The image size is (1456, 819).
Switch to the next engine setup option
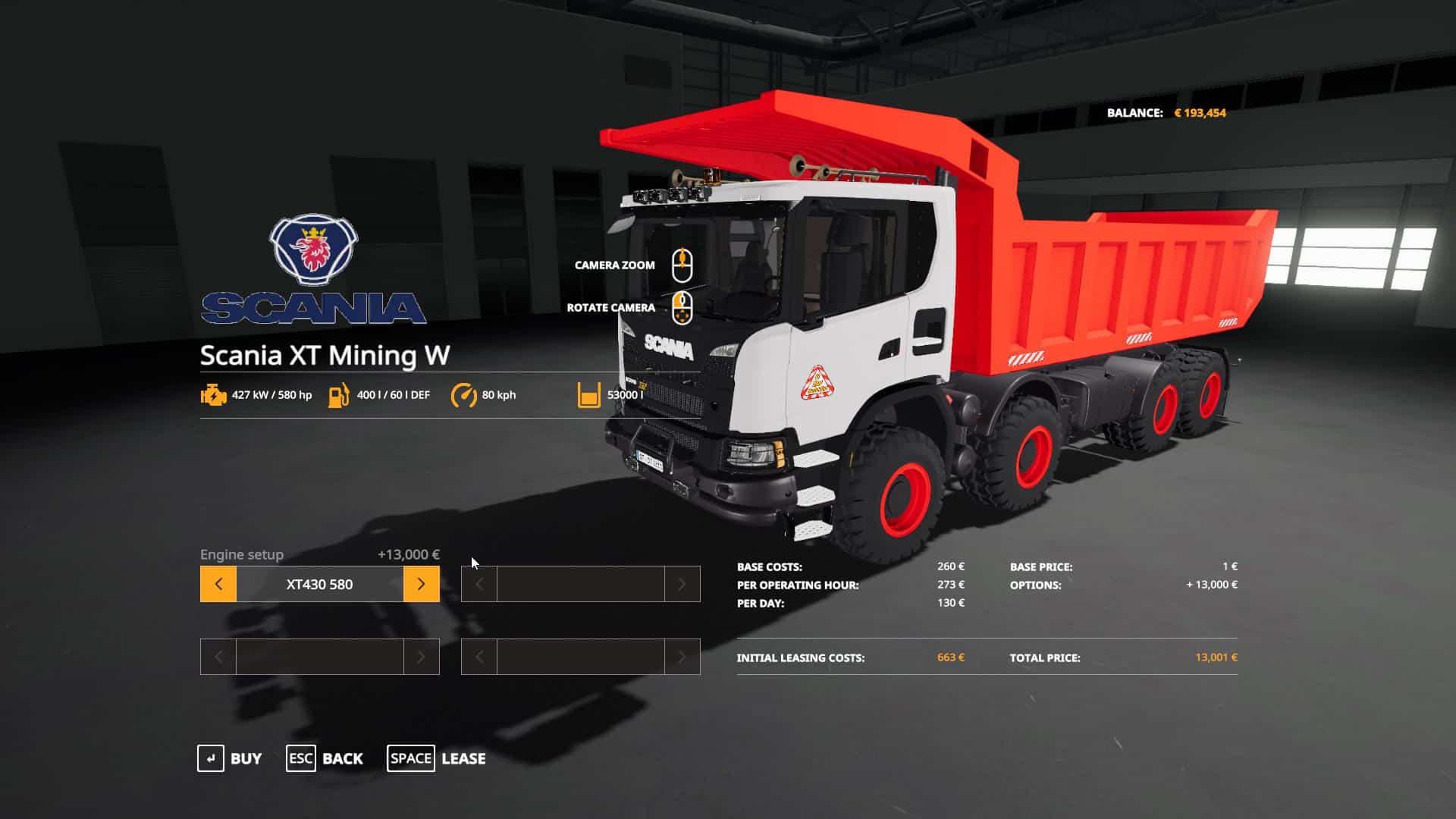pyautogui.click(x=421, y=584)
